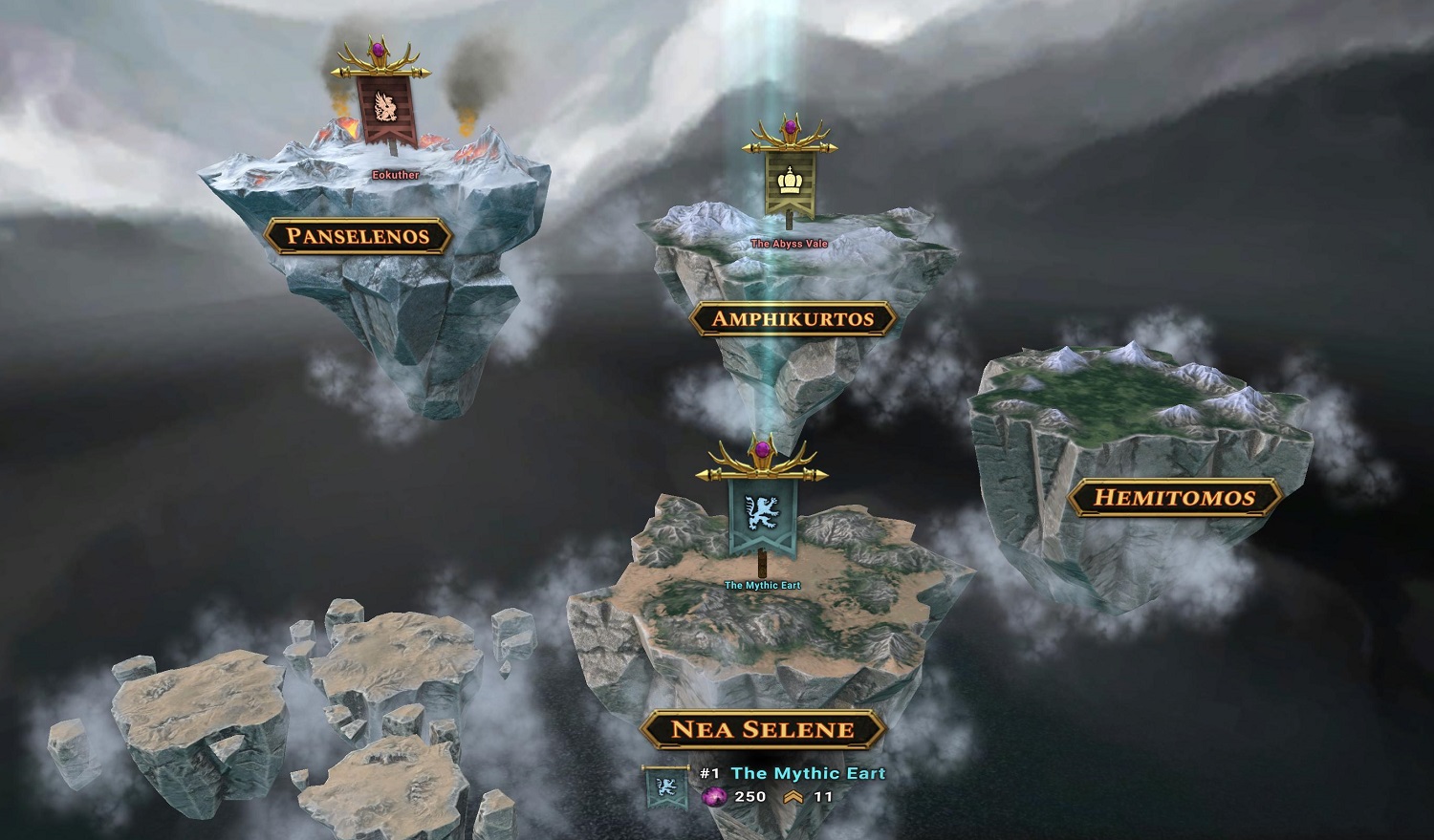Click the Eokuther dragon banner
This screenshot has height=840, width=1434.
click(x=385, y=110)
